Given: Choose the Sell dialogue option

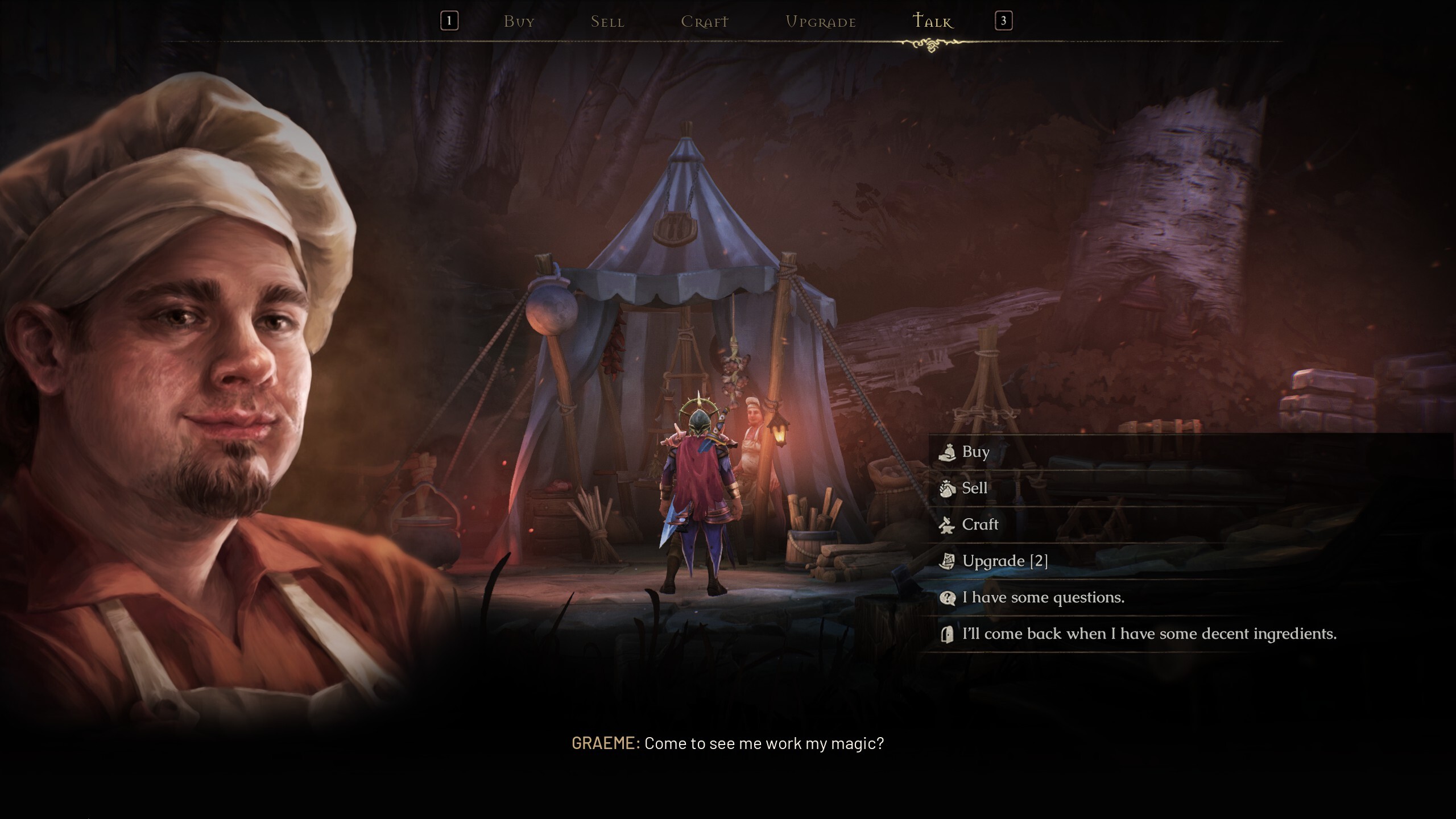Looking at the screenshot, I should [x=974, y=489].
